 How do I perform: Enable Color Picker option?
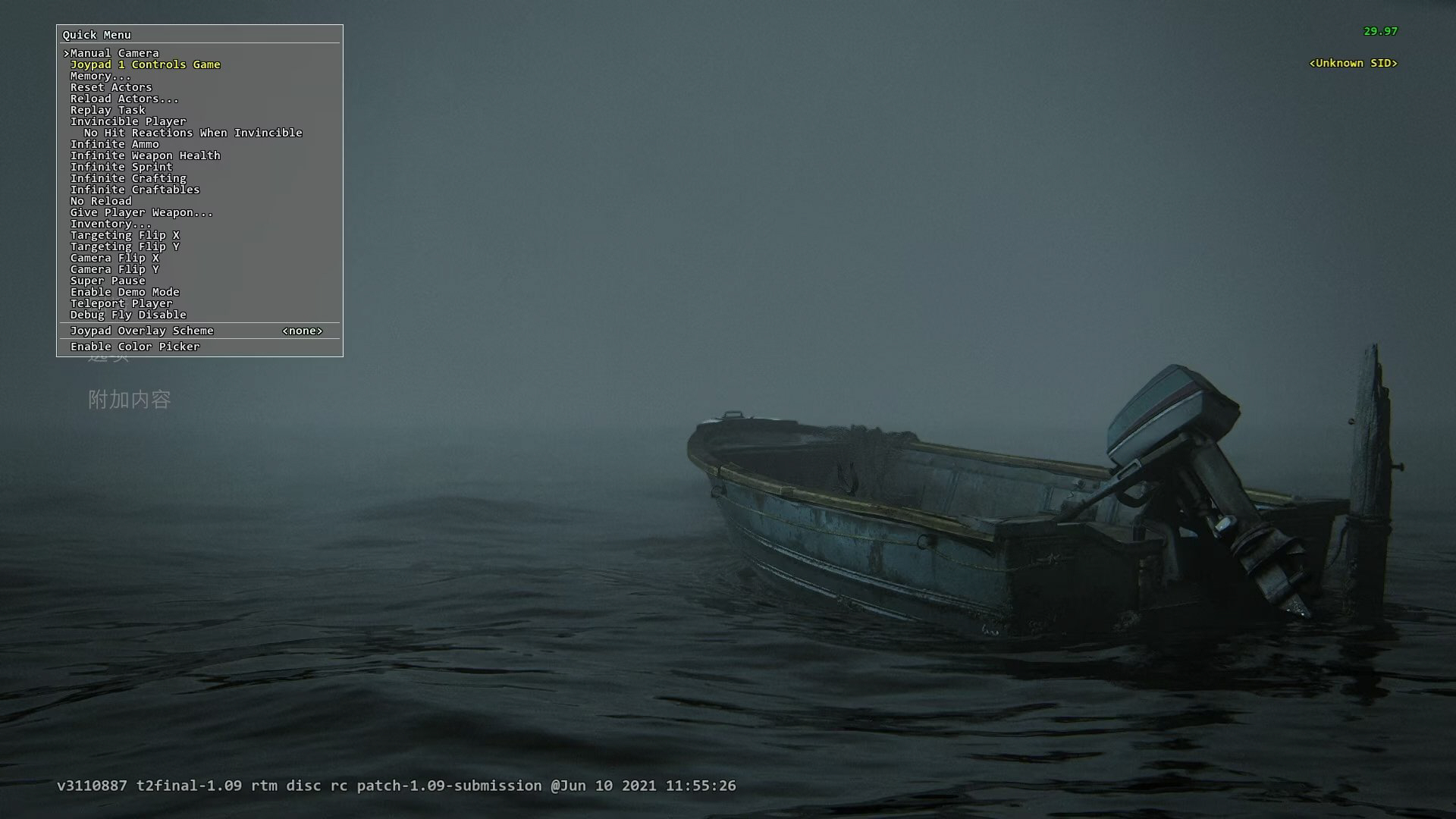coord(135,347)
